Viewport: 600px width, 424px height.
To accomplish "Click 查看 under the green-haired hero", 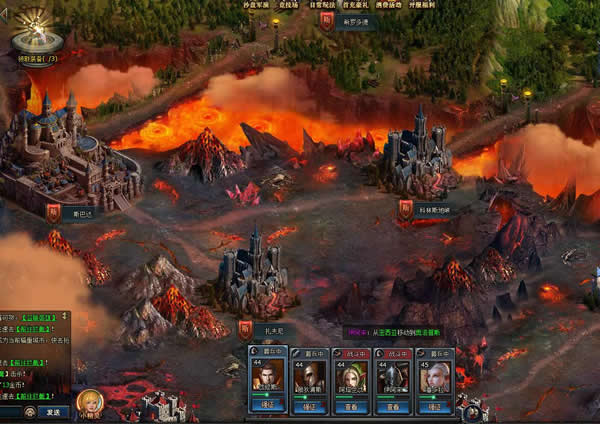I will [x=351, y=407].
